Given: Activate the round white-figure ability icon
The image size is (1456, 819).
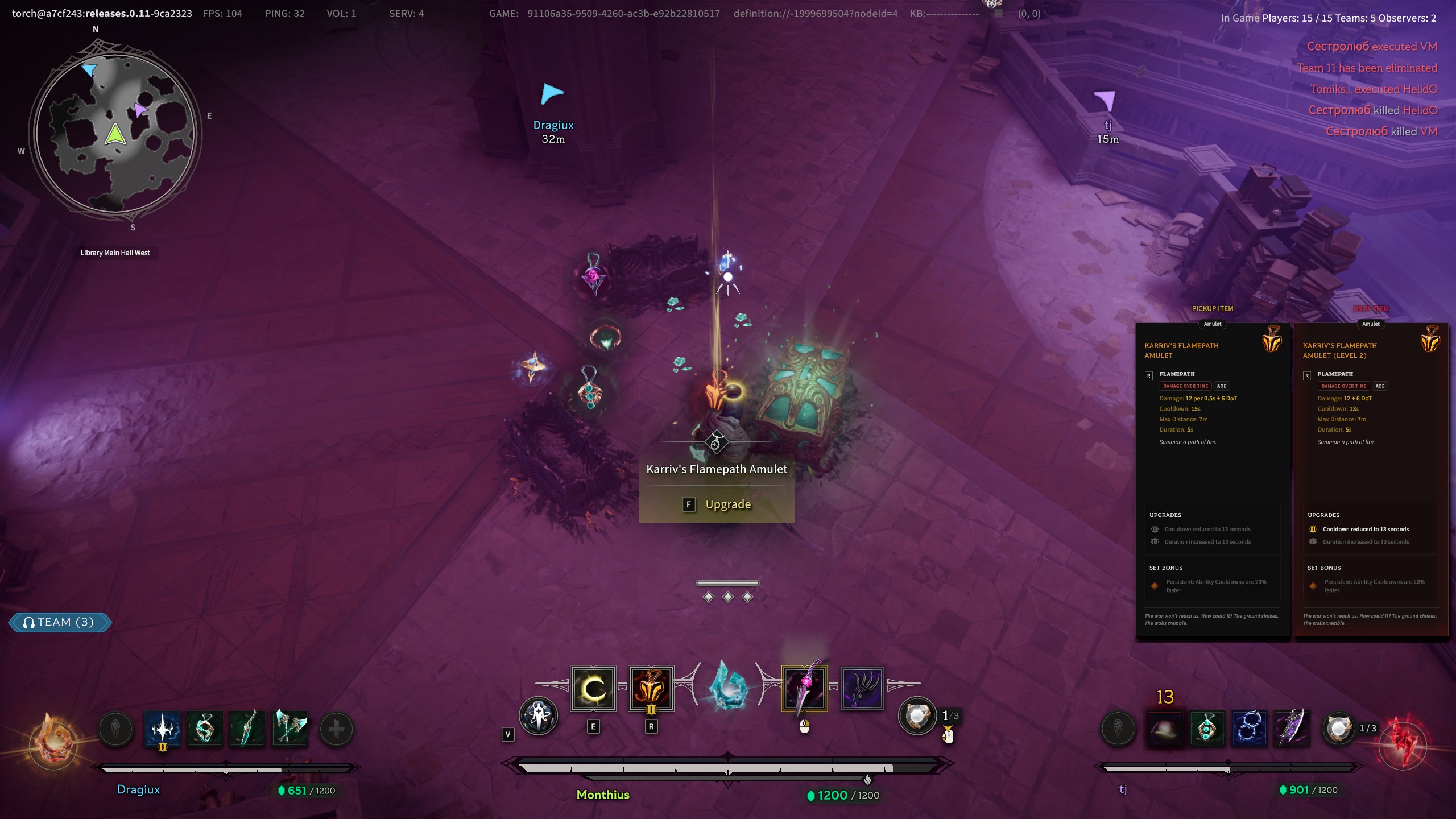Looking at the screenshot, I should tap(538, 716).
